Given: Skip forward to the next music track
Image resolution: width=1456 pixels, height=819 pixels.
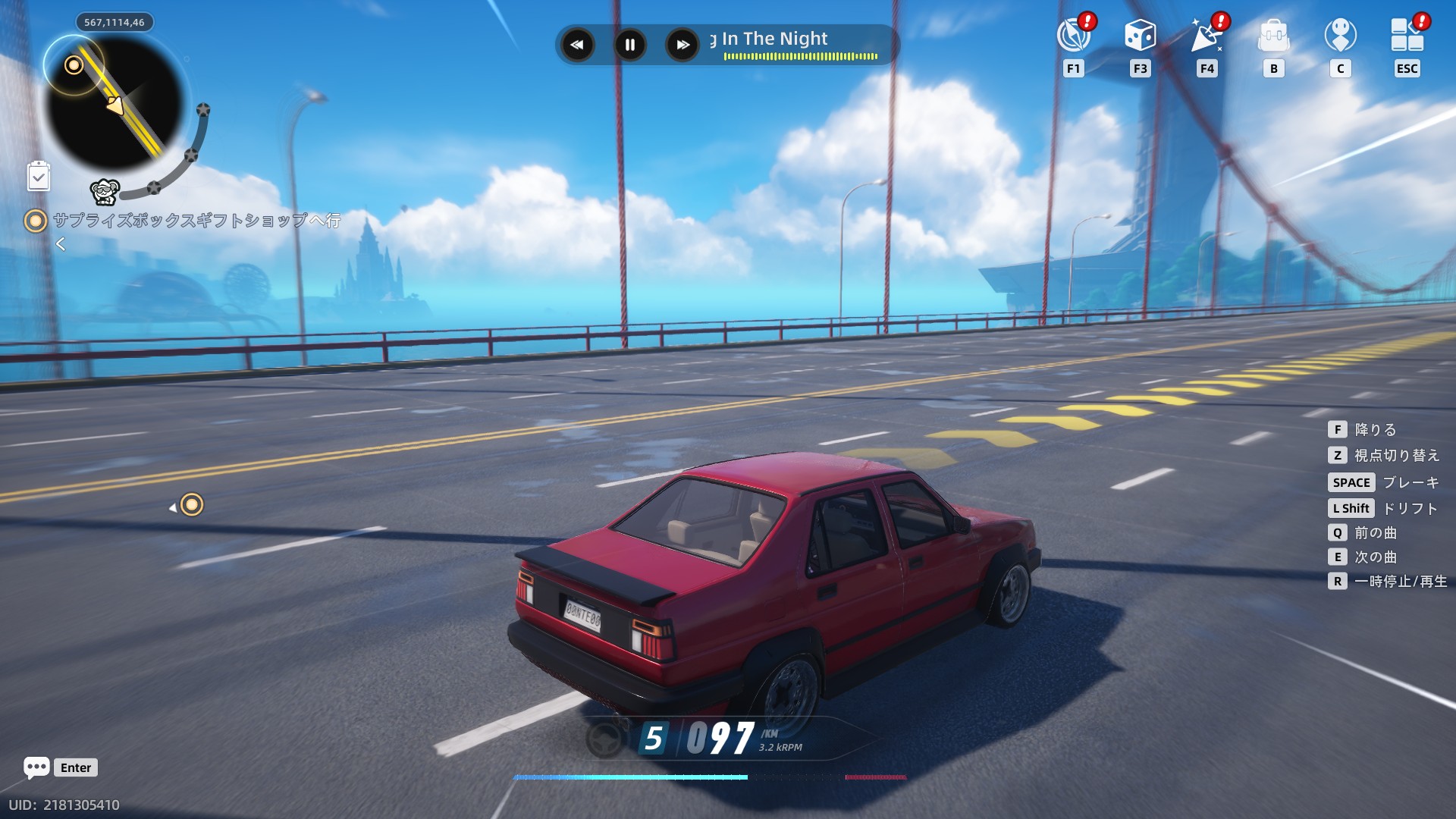Looking at the screenshot, I should tap(682, 45).
